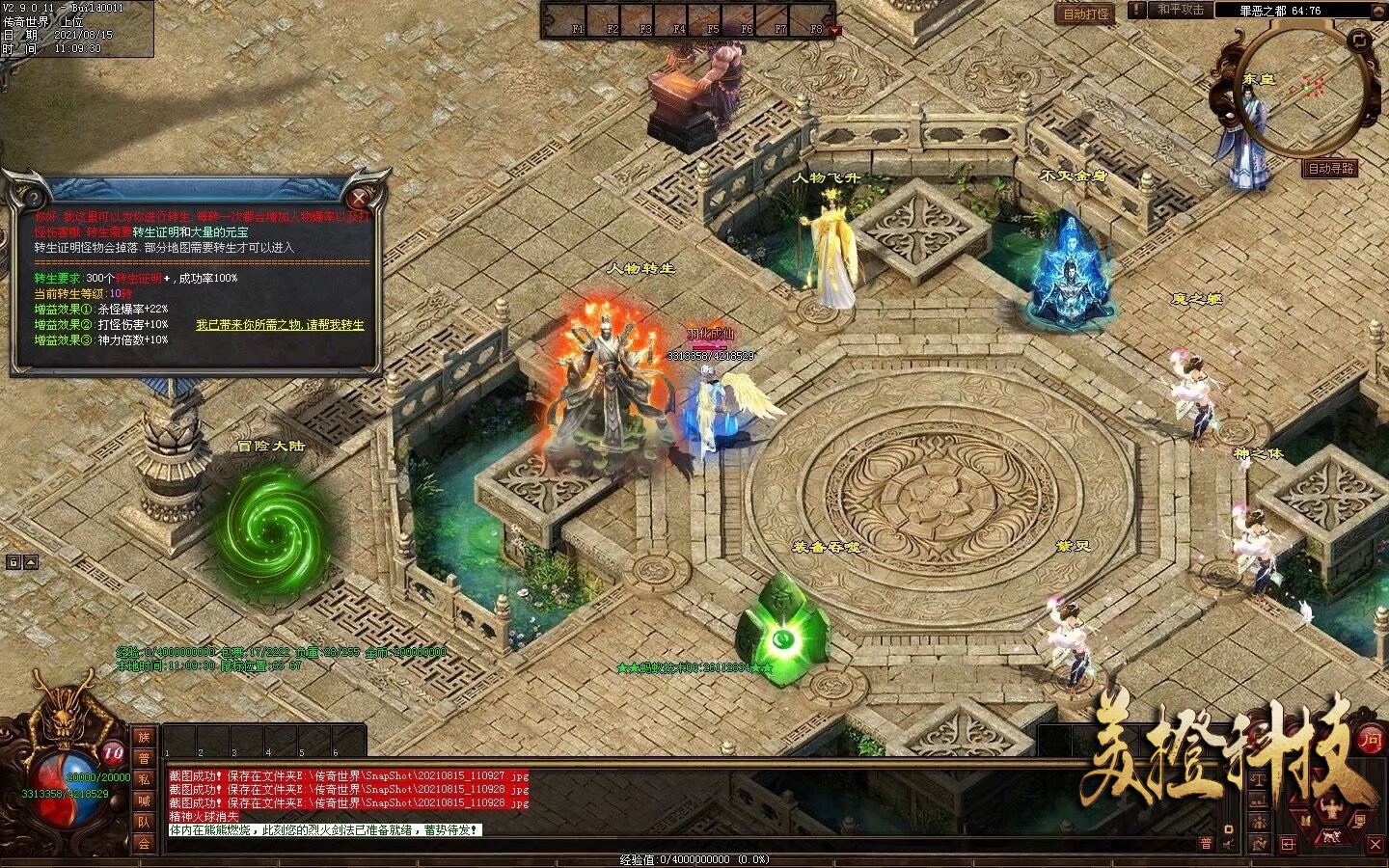This screenshot has width=1389, height=868.
Task: Collapse the minimap with the up arrow
Action: coord(1377,11)
